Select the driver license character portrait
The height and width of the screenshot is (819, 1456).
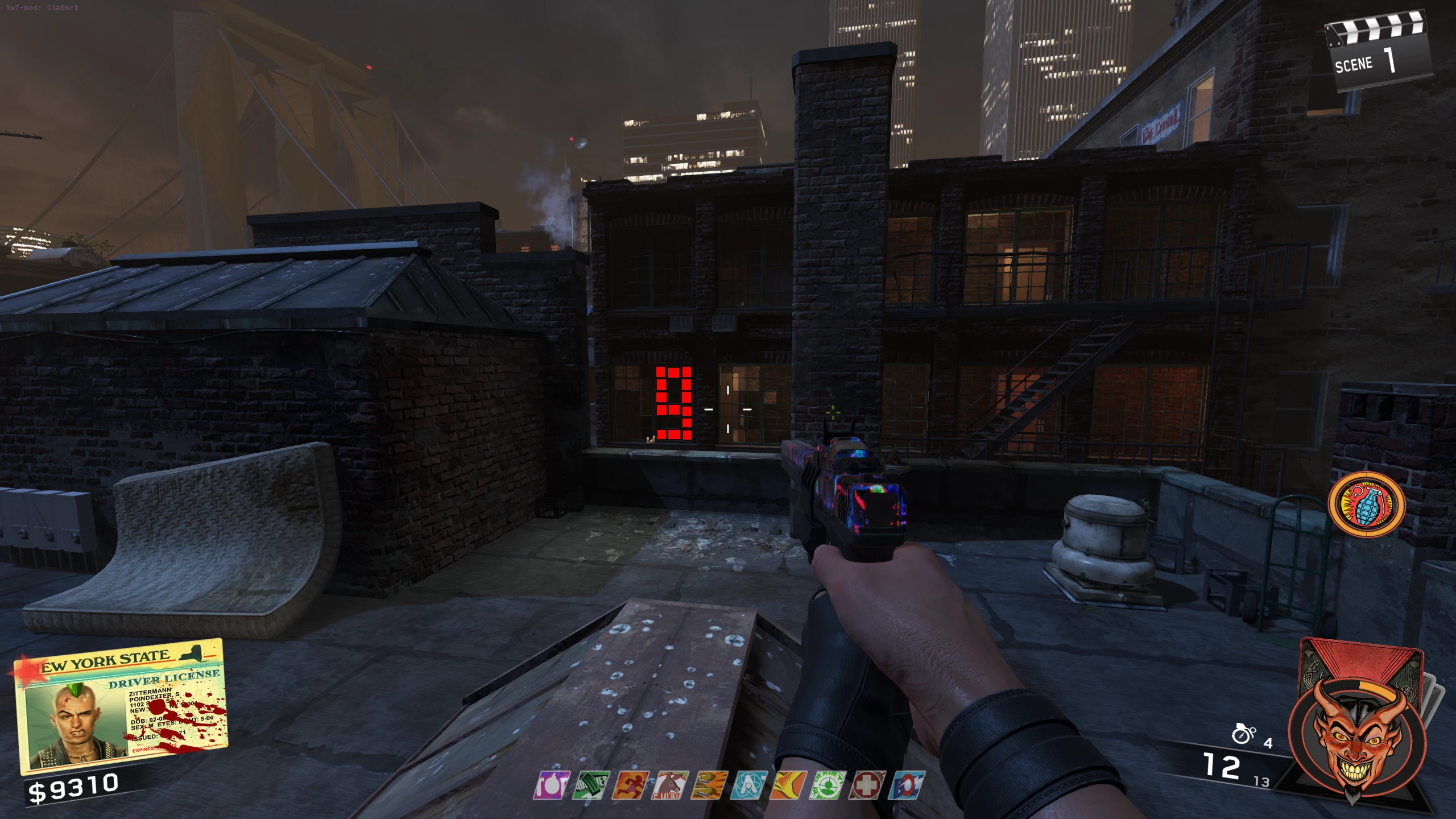click(x=71, y=722)
